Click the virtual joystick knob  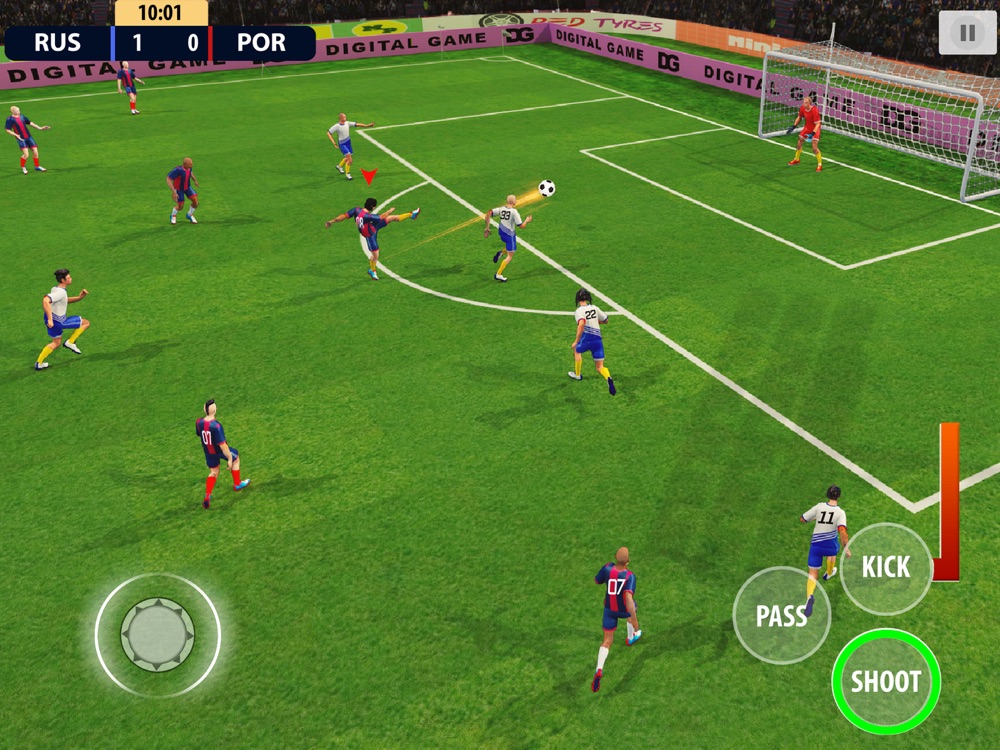(x=158, y=634)
